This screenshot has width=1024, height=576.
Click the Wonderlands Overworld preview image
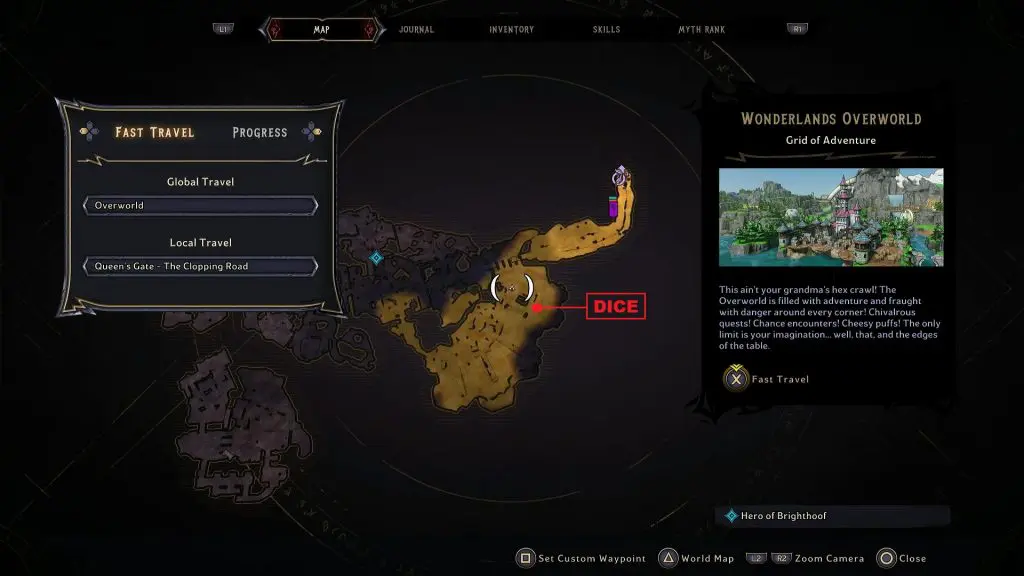click(830, 217)
